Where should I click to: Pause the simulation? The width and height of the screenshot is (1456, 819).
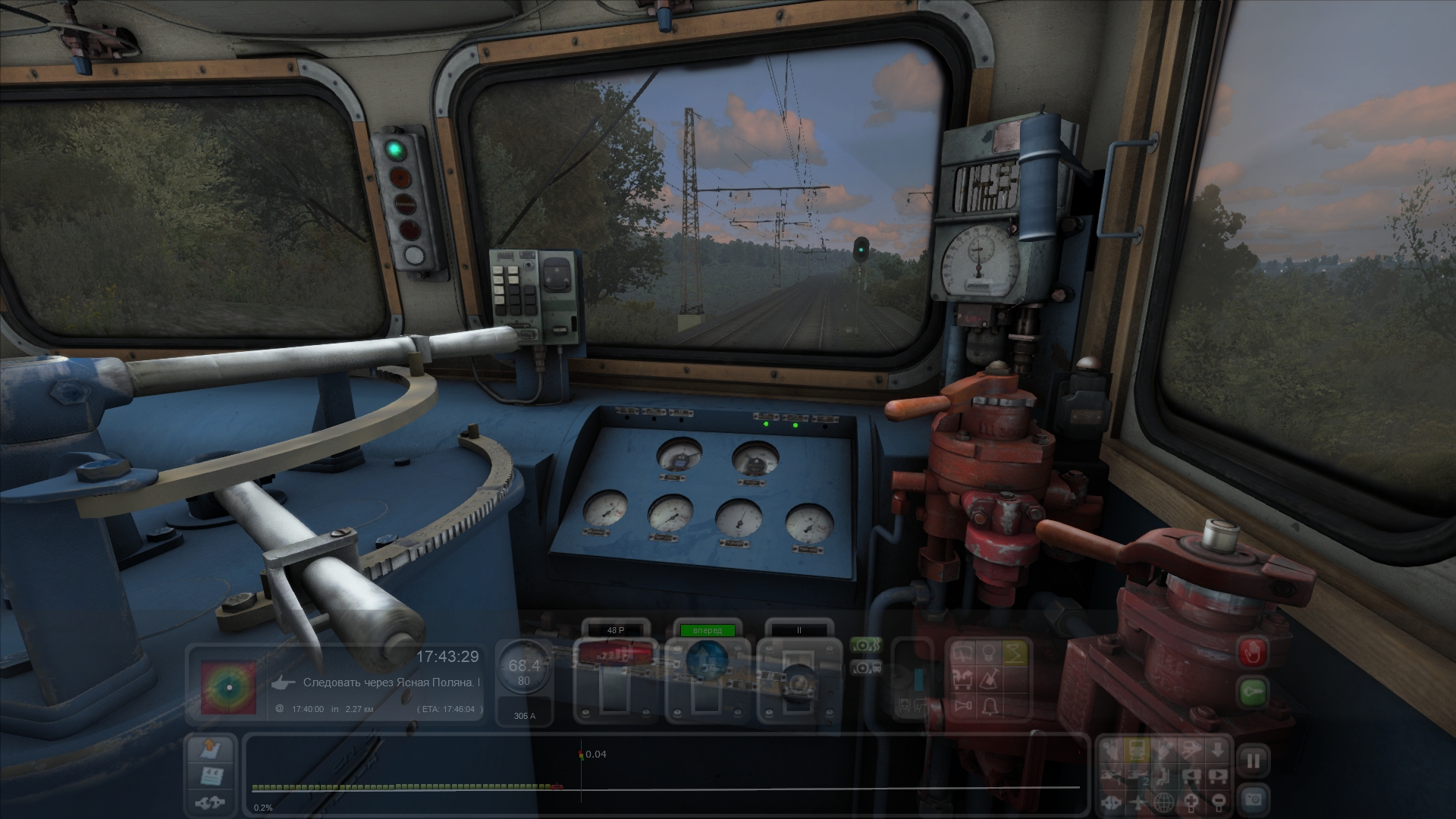coord(1254,761)
